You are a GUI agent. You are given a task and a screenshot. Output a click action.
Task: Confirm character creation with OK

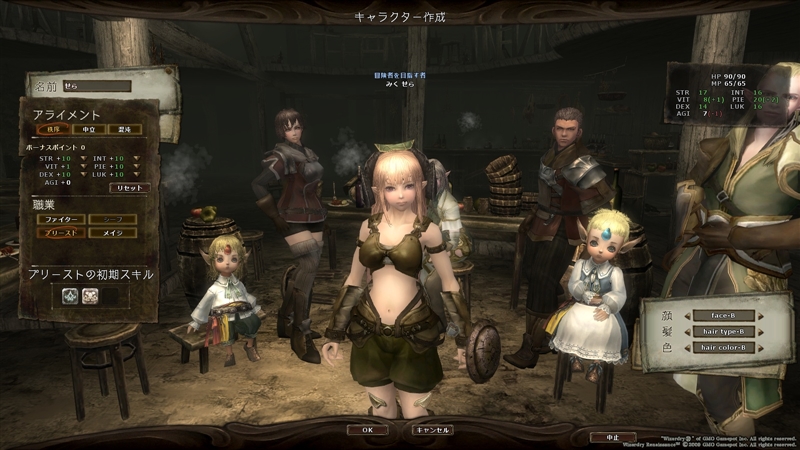367,429
